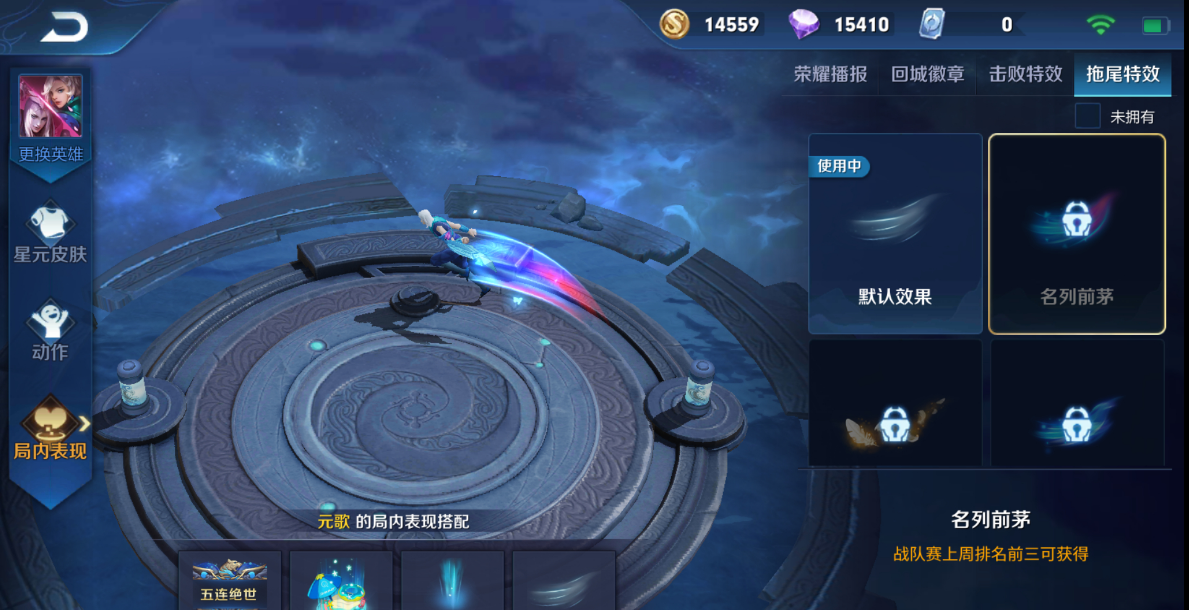
Task: Toggle the 未拥有 checkbox
Action: tap(1088, 116)
